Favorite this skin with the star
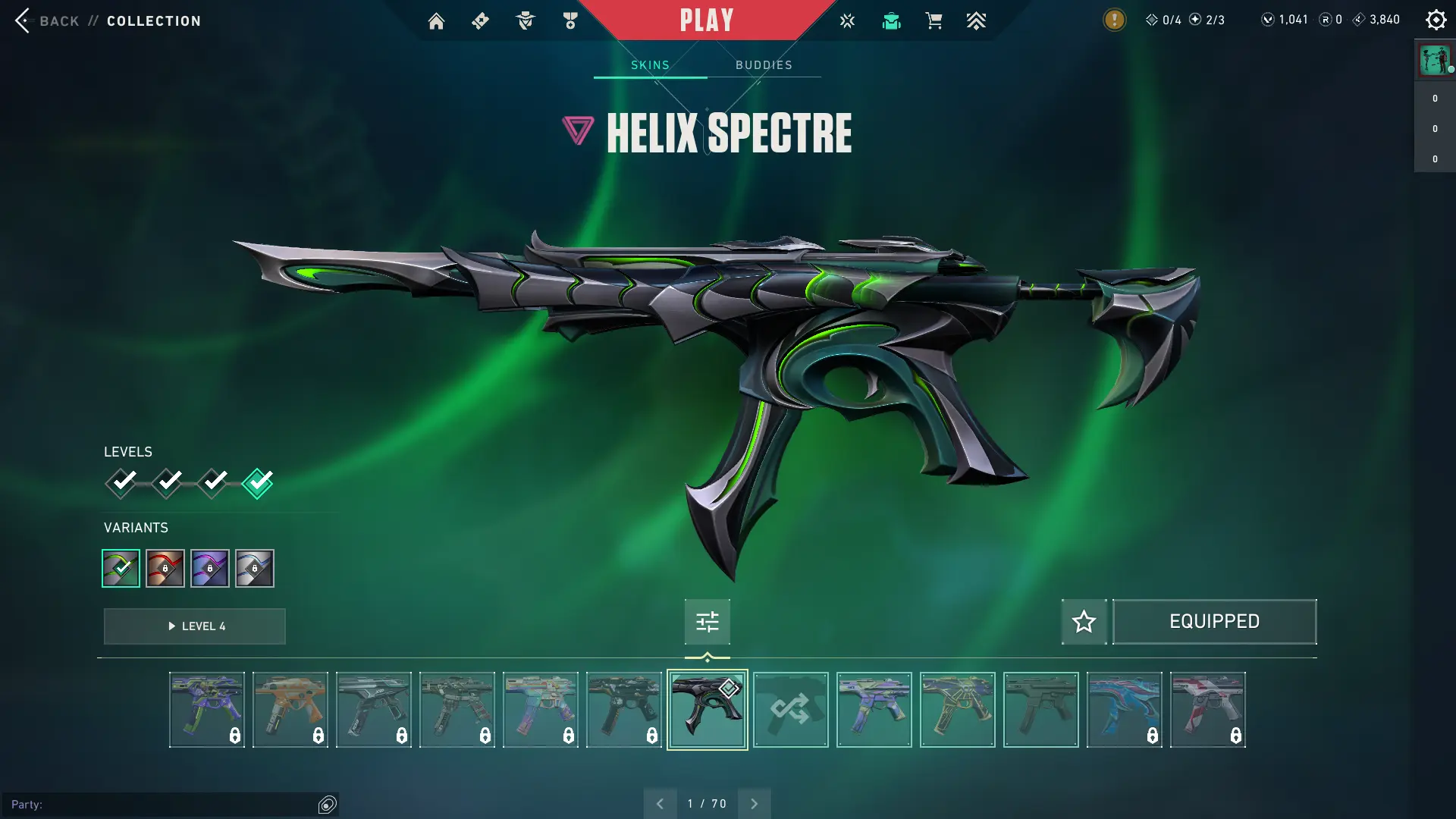The image size is (1456, 819). [1084, 622]
